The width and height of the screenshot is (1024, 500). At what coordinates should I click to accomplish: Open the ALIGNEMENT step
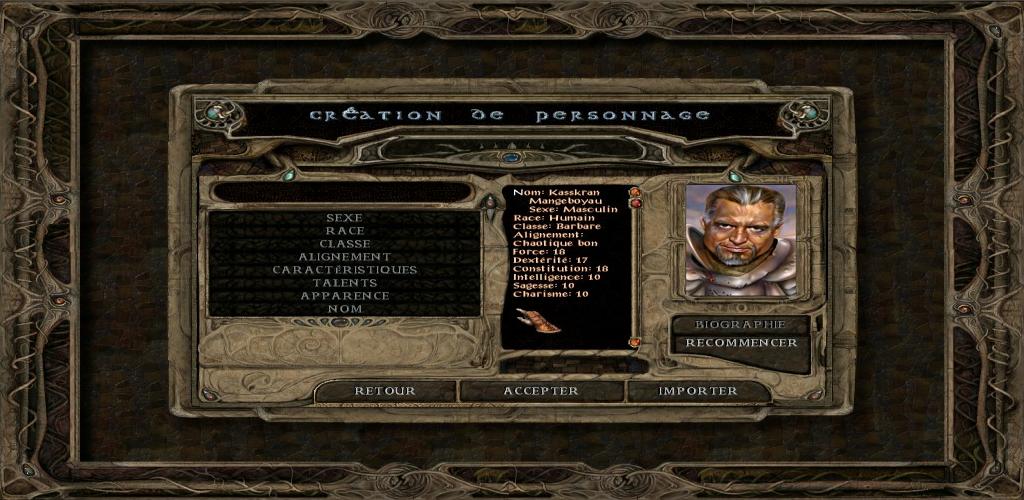pos(344,256)
